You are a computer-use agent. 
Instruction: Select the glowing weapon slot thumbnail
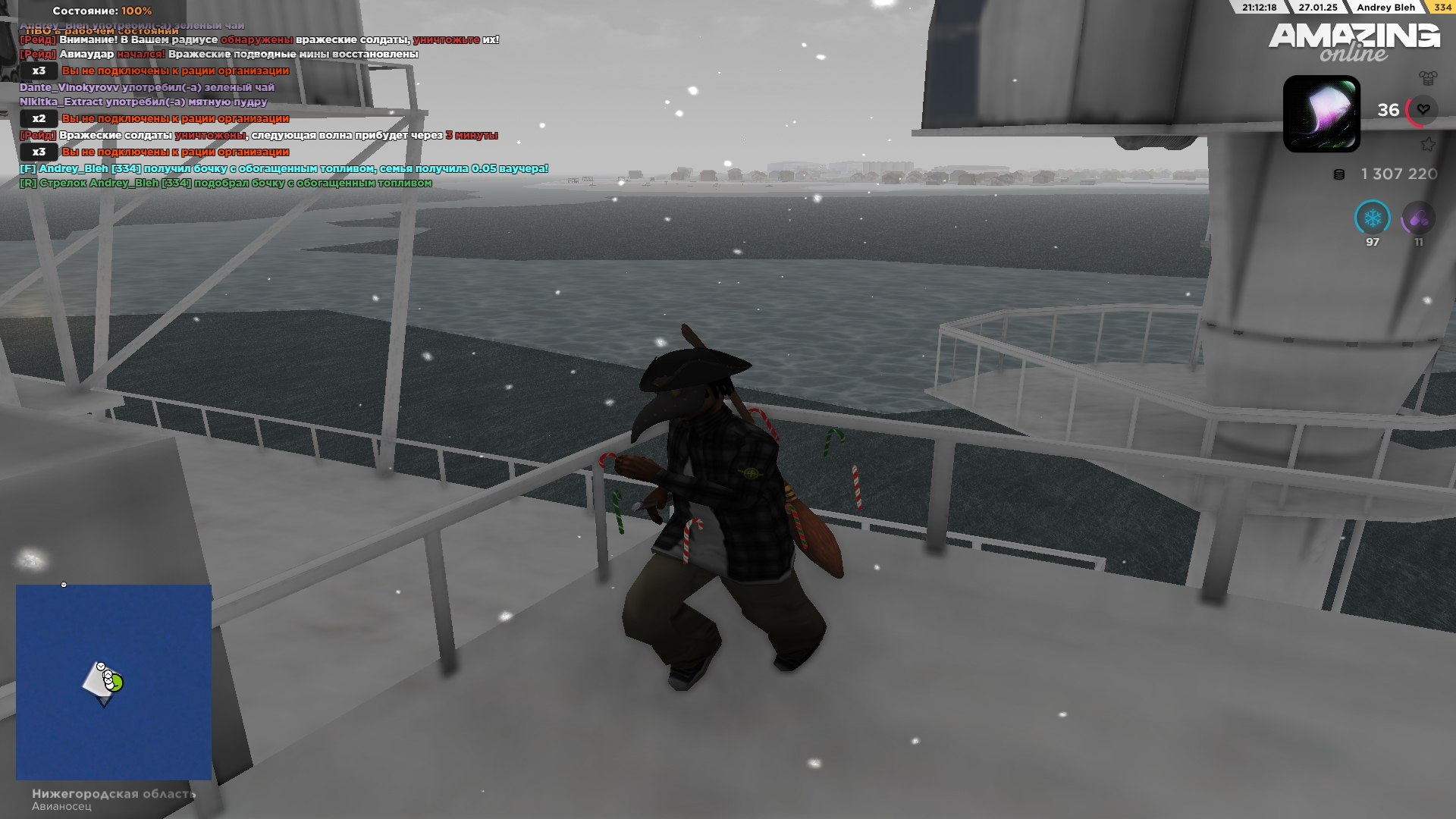click(x=1321, y=114)
